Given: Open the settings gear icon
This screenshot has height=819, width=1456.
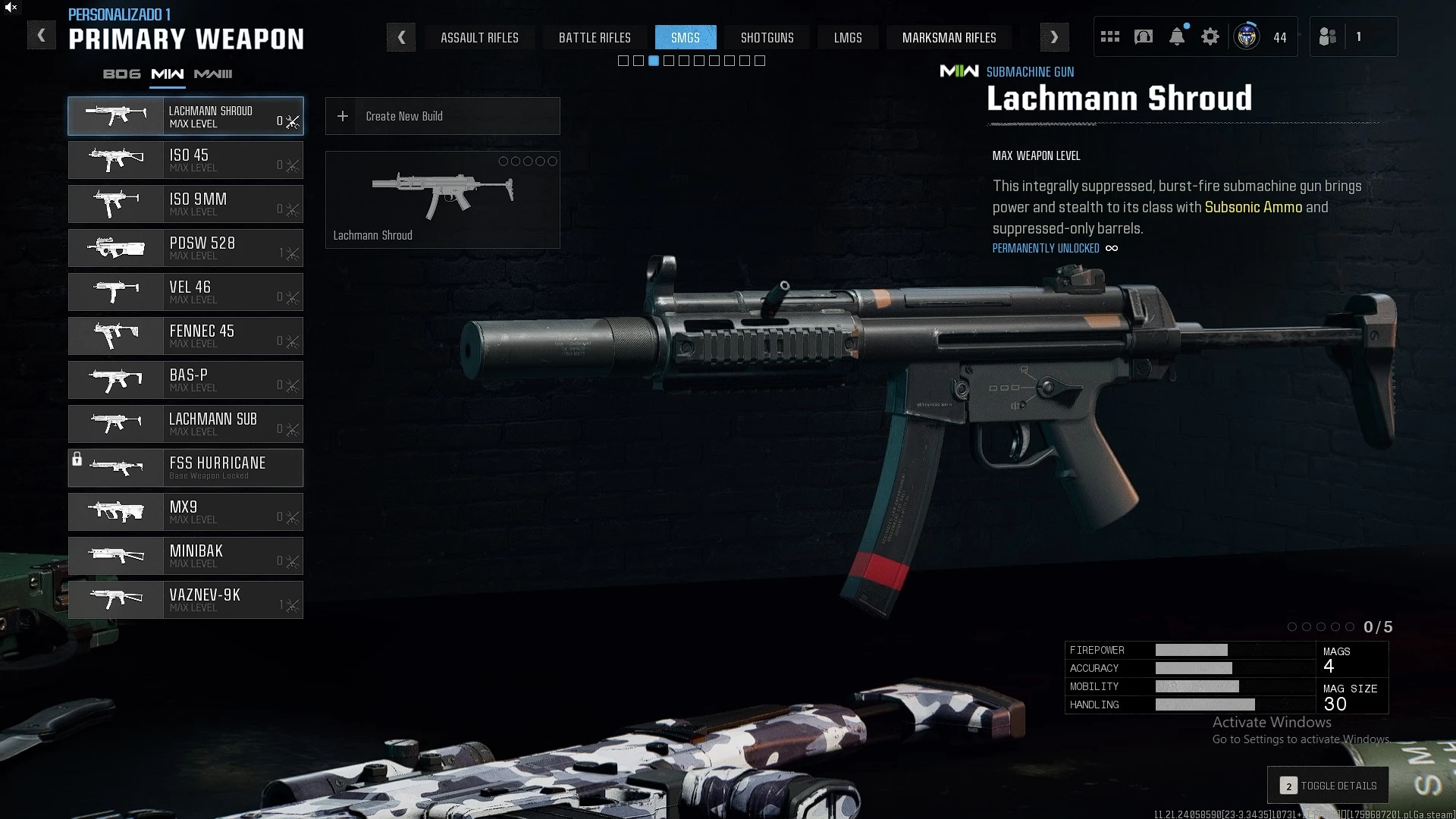Looking at the screenshot, I should click(x=1210, y=36).
